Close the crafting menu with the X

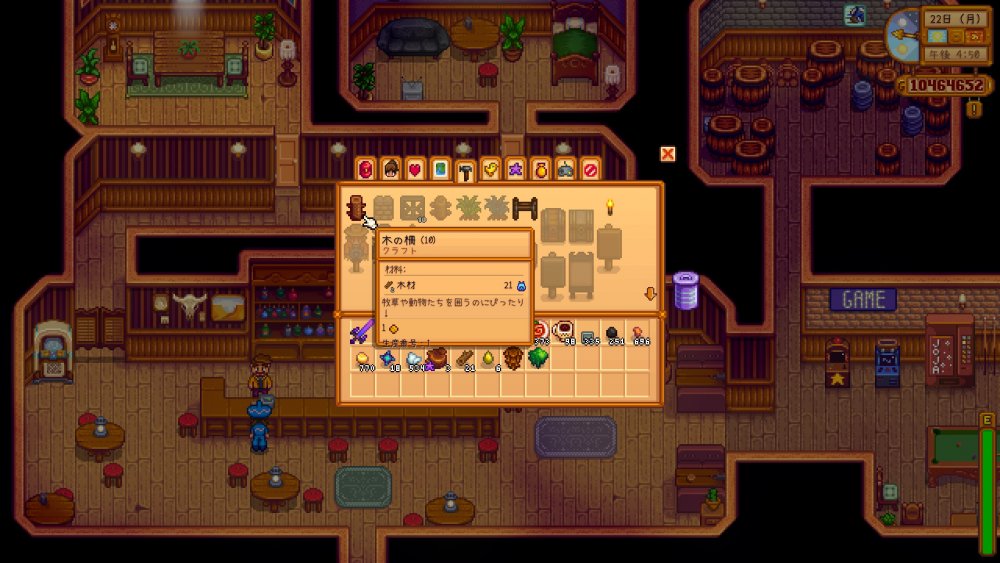668,153
